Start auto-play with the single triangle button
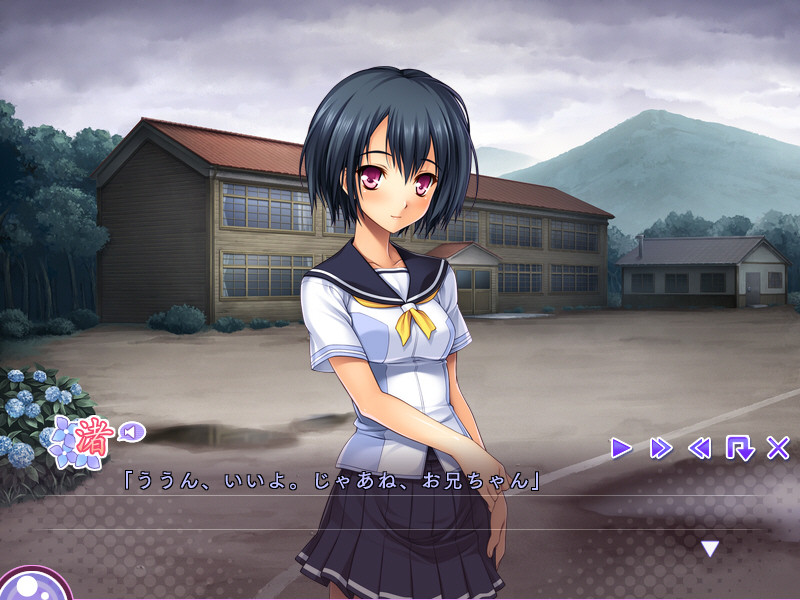Screen dimensions: 800x600 point(621,448)
